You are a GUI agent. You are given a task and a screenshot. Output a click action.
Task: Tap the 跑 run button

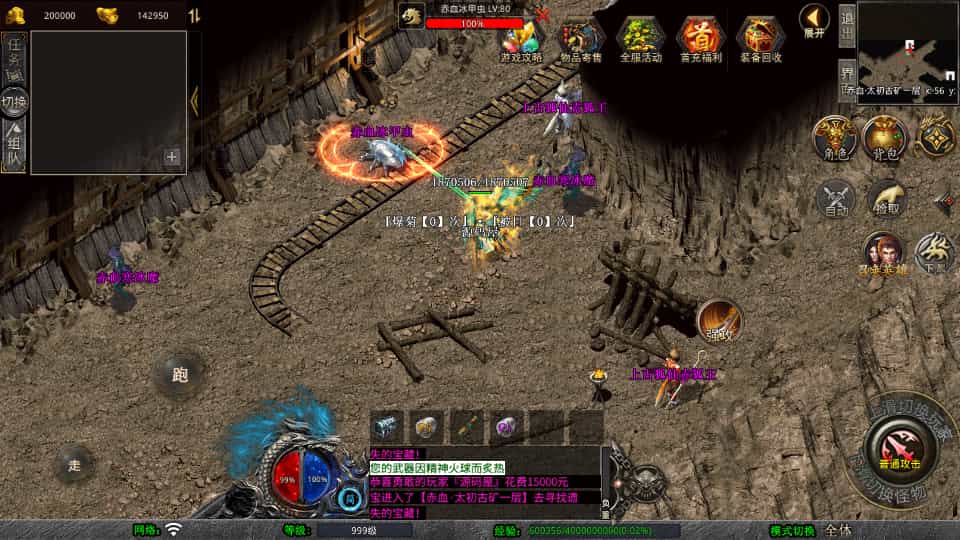pyautogui.click(x=180, y=375)
